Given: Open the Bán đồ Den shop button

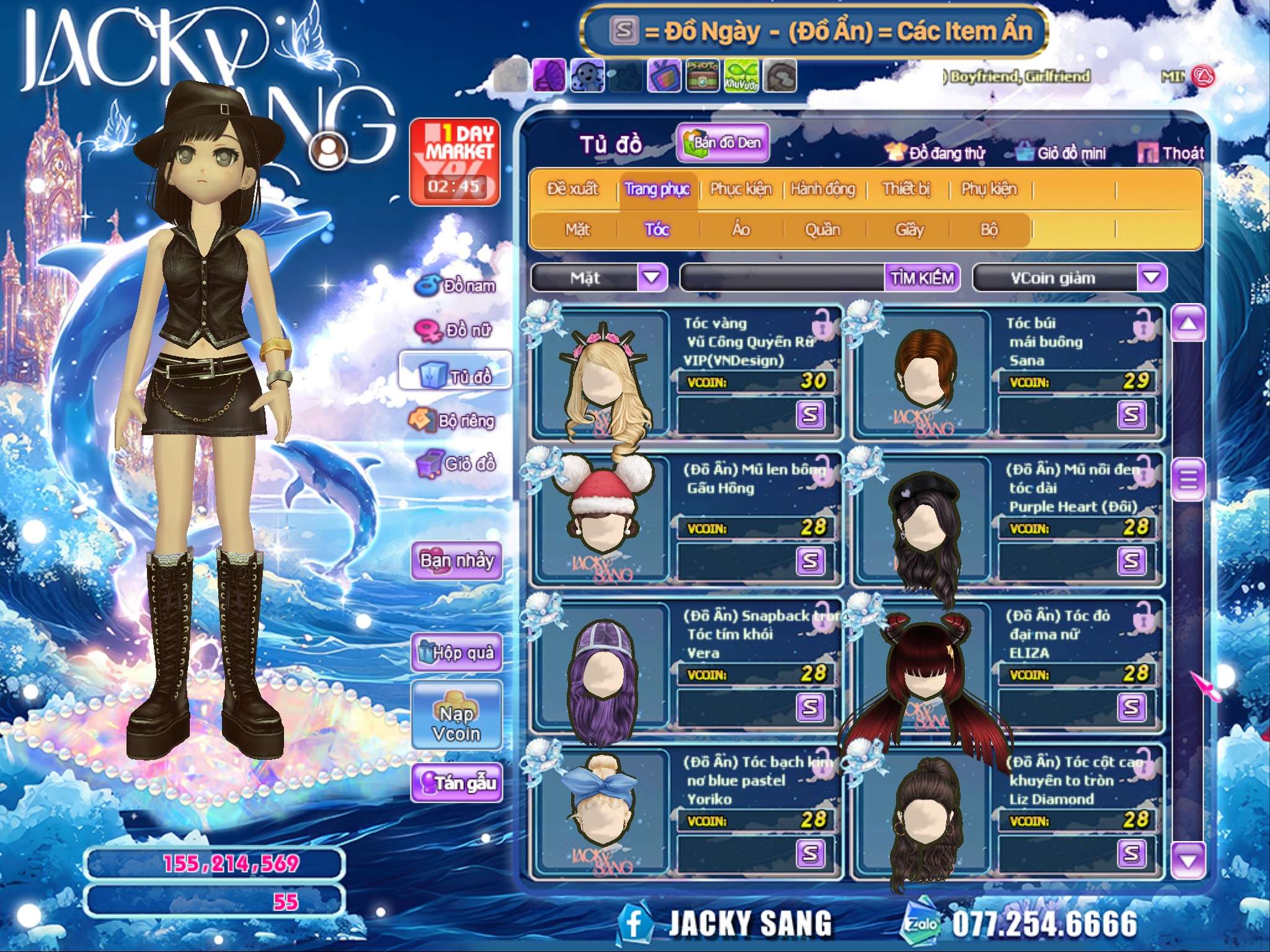Looking at the screenshot, I should coord(723,143).
